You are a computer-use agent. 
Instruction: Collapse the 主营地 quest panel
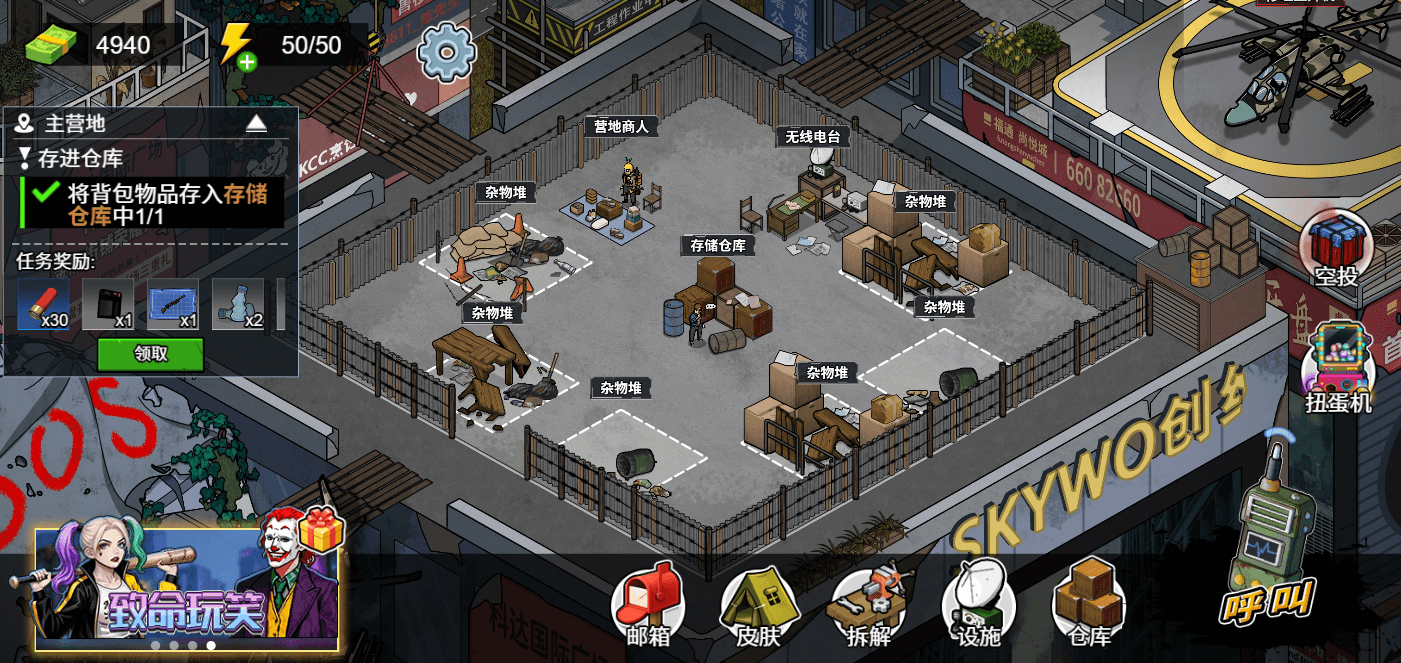coord(257,123)
